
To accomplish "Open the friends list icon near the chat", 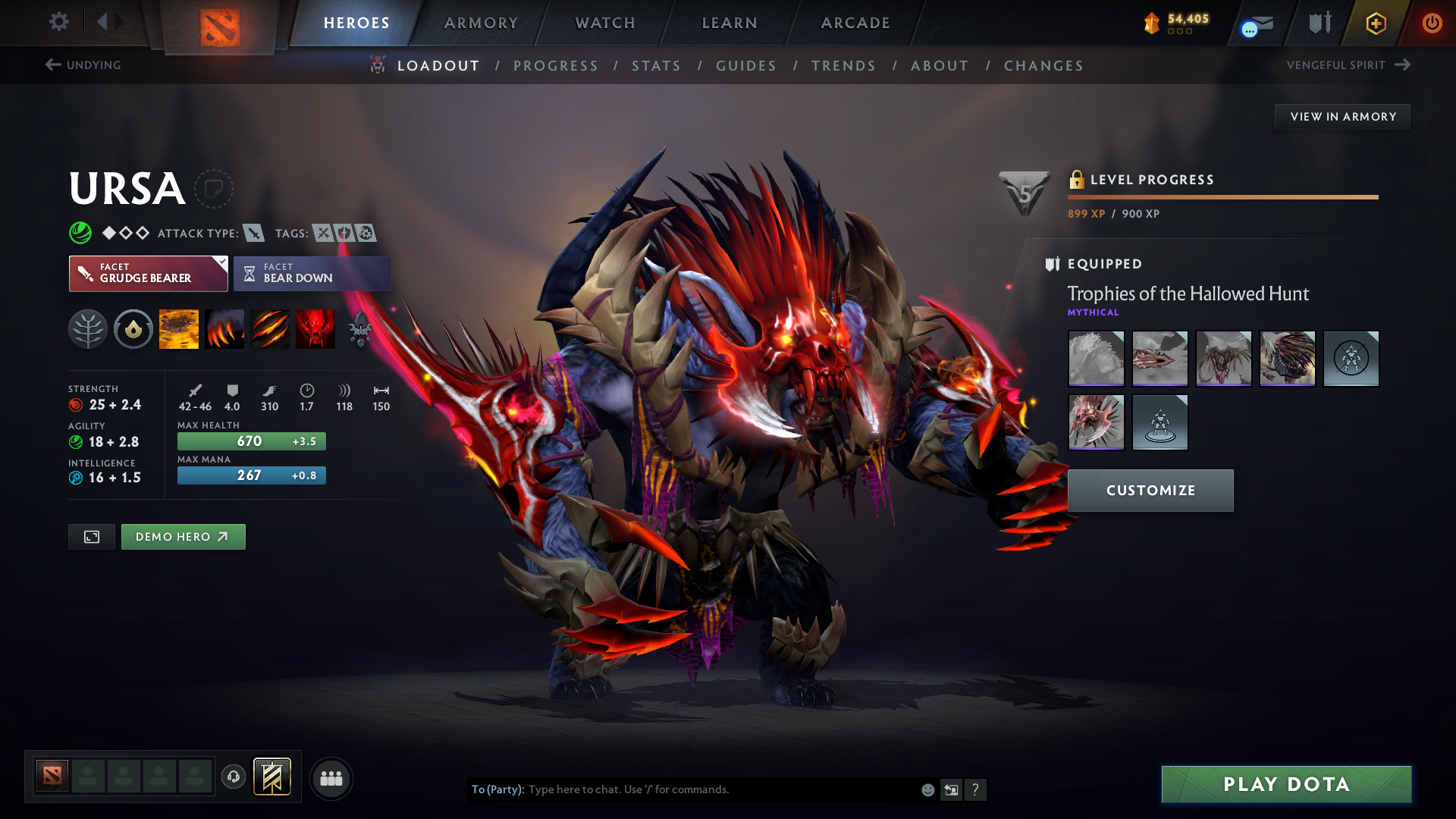I will (x=331, y=778).
